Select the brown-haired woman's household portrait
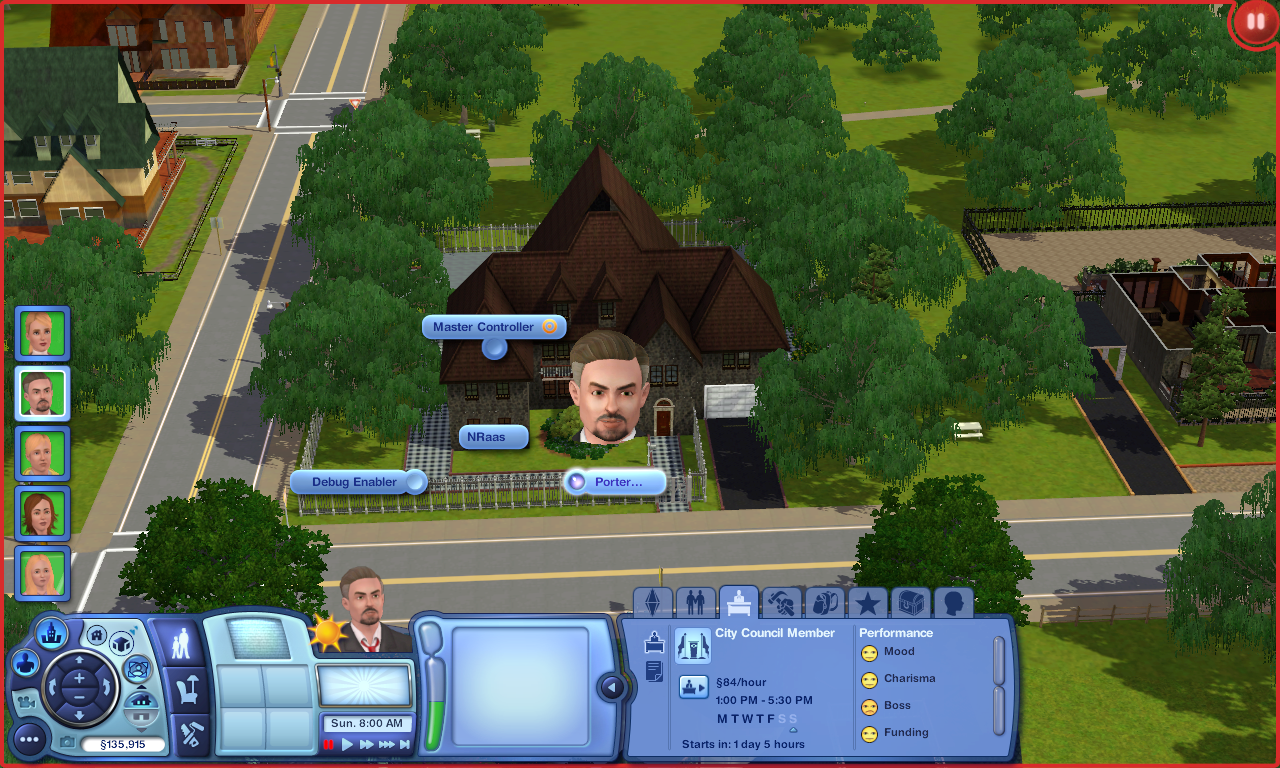 coord(42,514)
